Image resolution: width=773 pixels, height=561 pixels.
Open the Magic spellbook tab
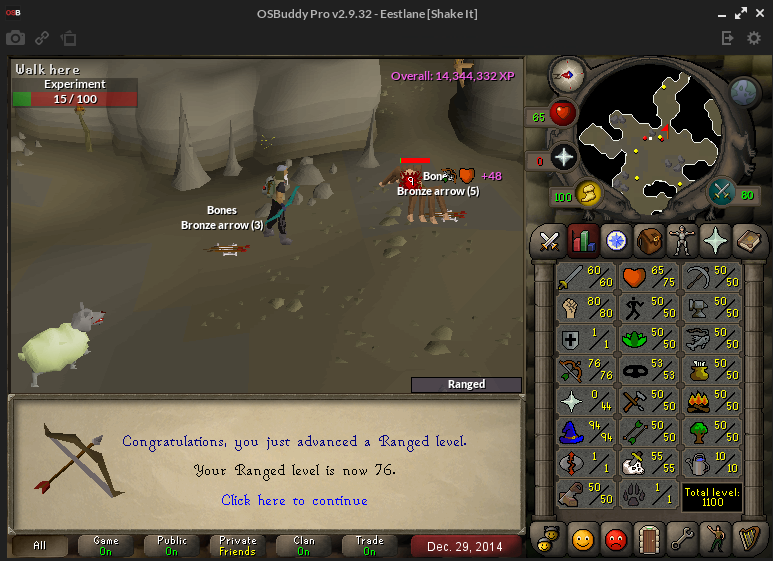[748, 240]
